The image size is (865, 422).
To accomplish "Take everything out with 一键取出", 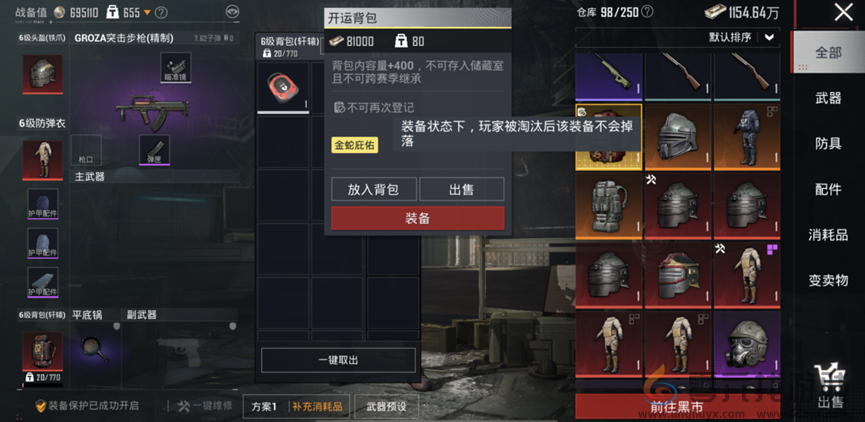I will [338, 360].
